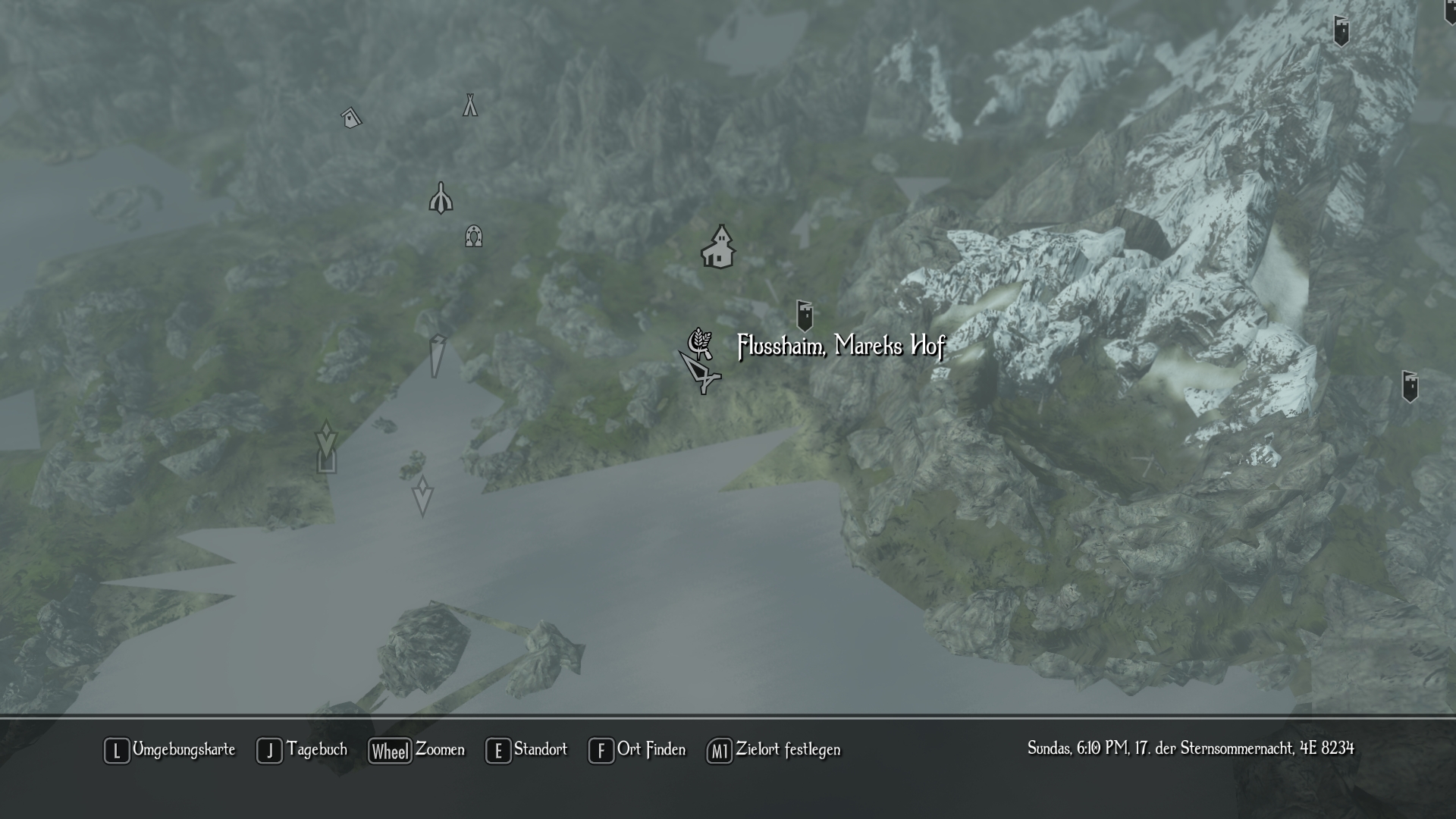Click the three-pronged spire map marker
1456x819 pixels.
pyautogui.click(x=441, y=199)
